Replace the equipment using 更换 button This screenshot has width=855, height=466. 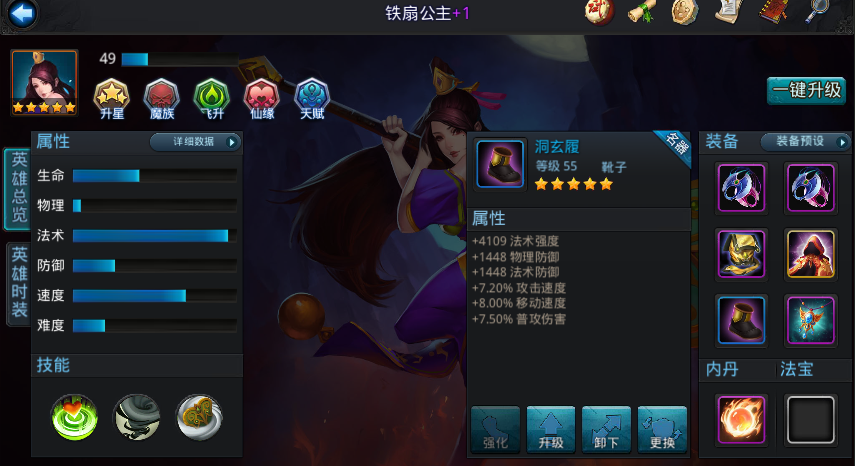coord(662,430)
